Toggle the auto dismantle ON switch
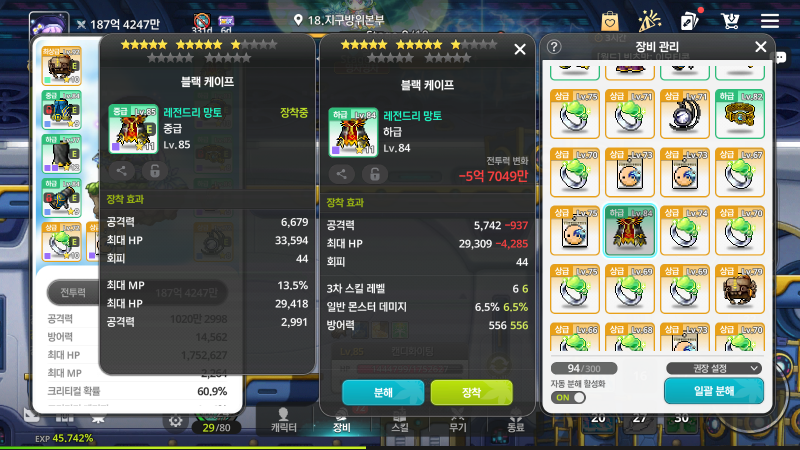Viewport: 800px width, 450px height. (x=568, y=397)
